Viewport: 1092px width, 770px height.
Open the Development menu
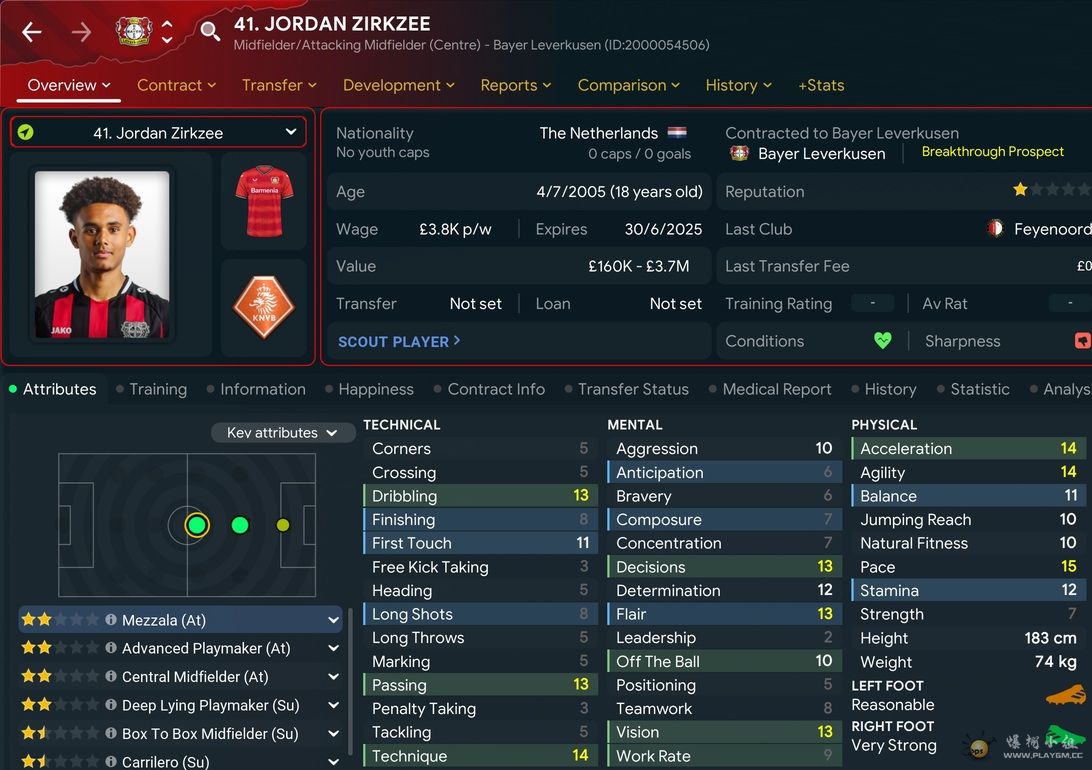[398, 85]
